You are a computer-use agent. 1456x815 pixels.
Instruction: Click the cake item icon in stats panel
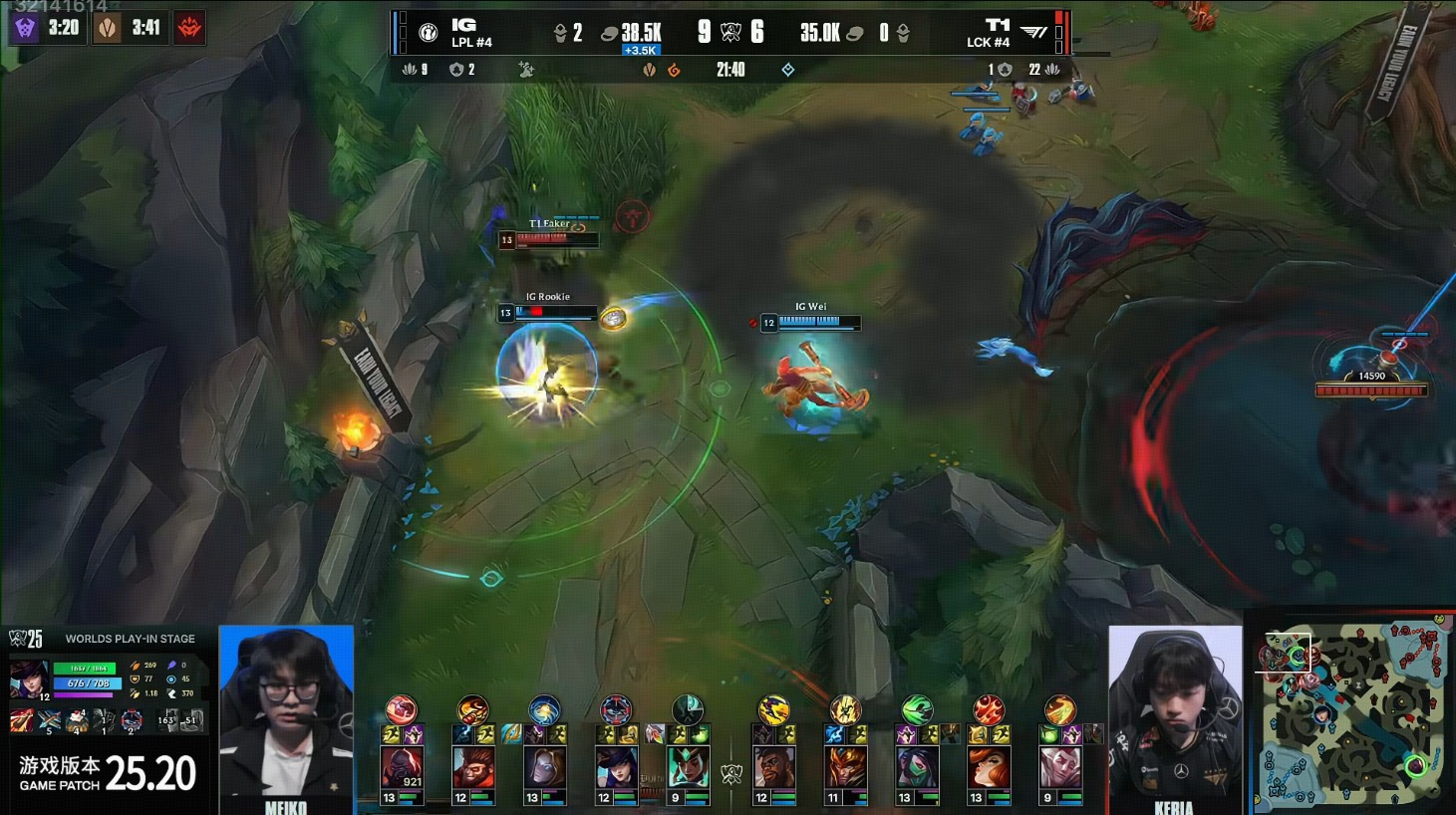(77, 720)
